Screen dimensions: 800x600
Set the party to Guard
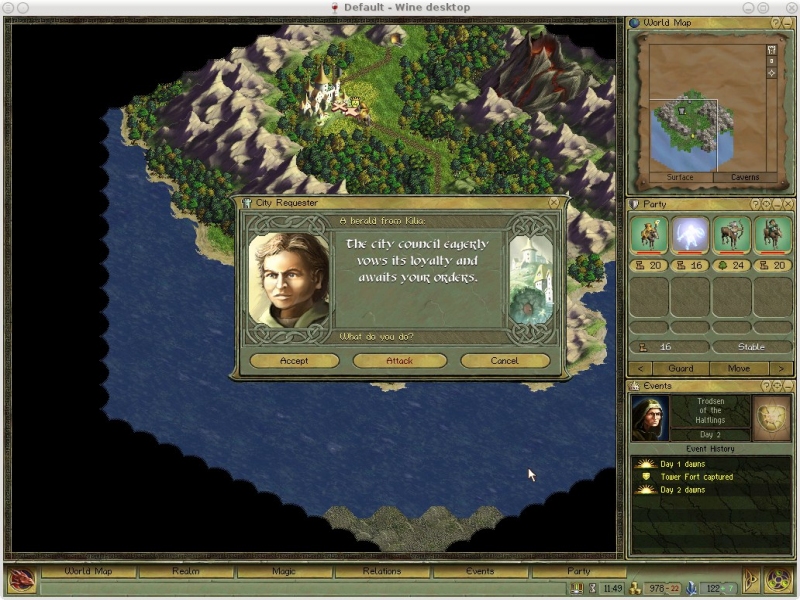(x=680, y=368)
